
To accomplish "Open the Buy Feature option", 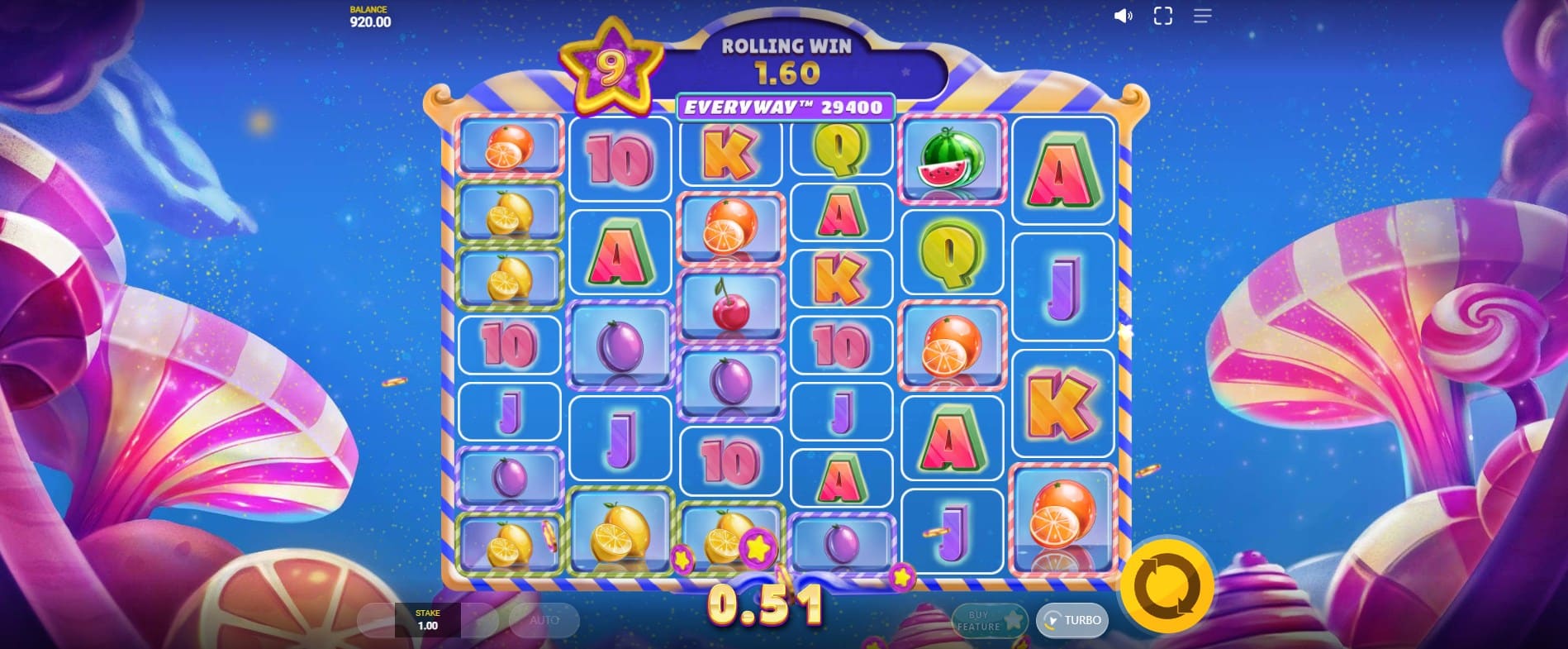I will [988, 620].
